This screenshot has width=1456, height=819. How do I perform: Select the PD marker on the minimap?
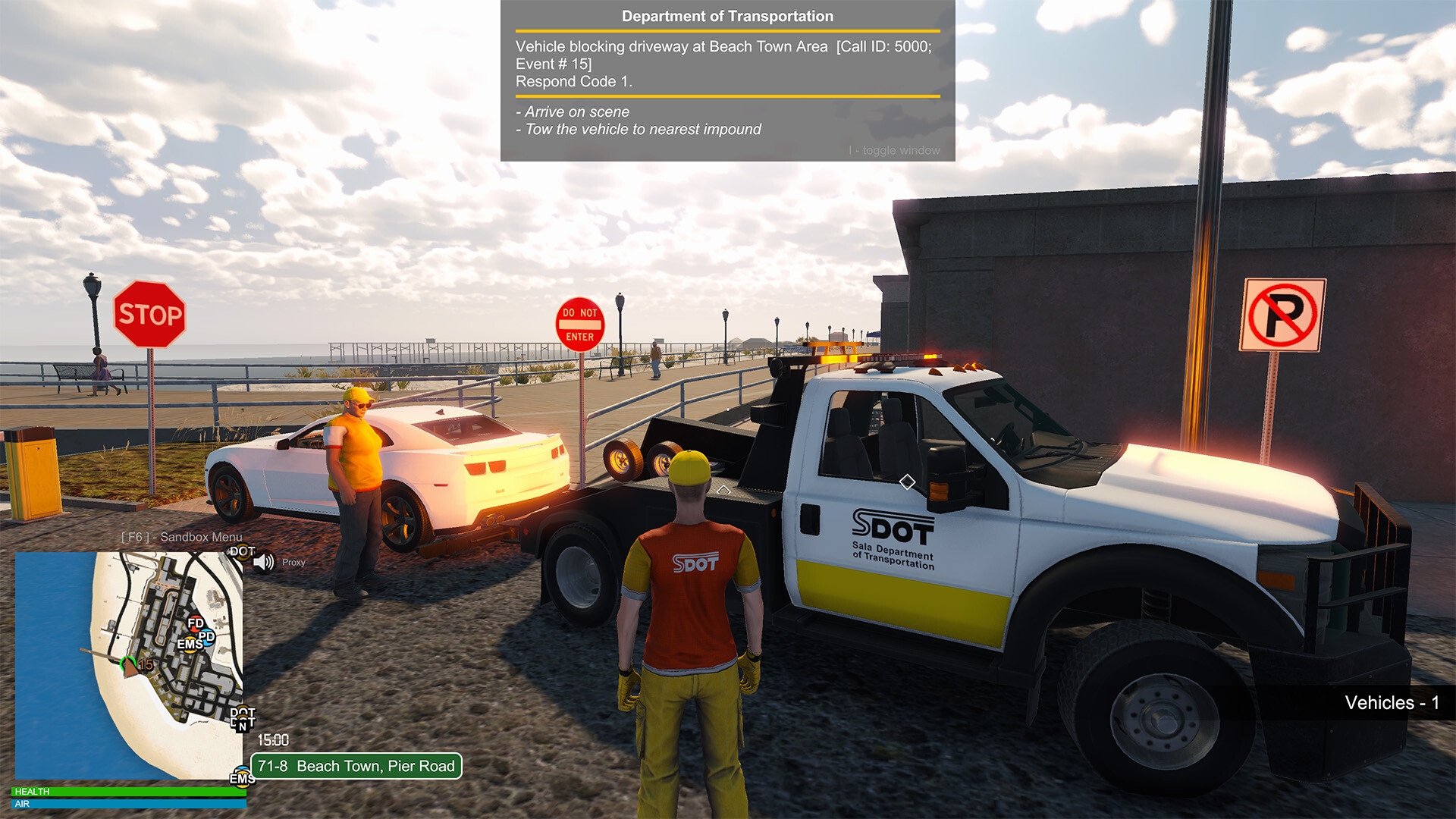pyautogui.click(x=206, y=637)
